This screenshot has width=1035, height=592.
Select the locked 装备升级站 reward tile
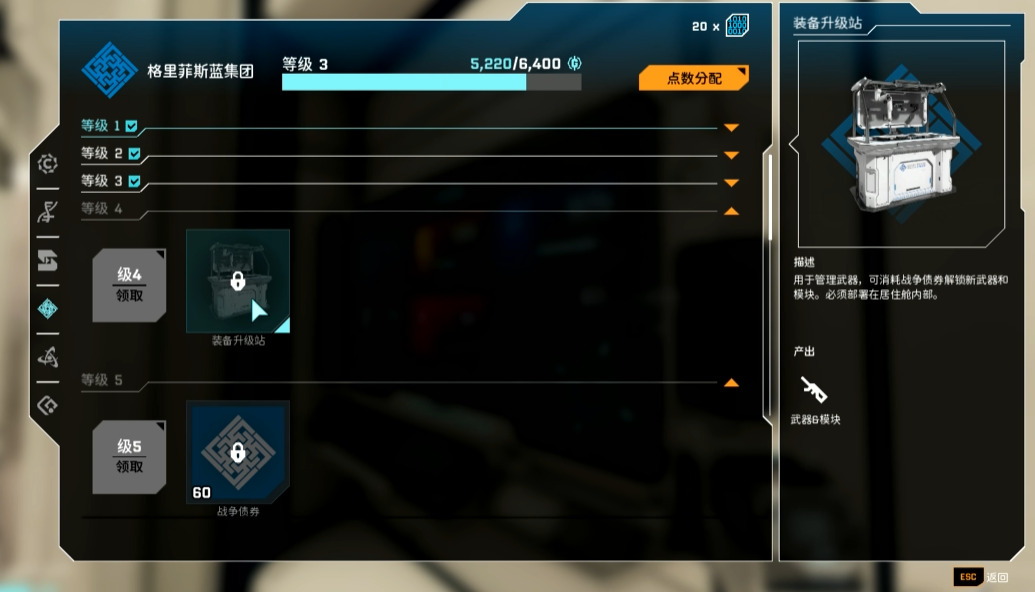(x=238, y=281)
